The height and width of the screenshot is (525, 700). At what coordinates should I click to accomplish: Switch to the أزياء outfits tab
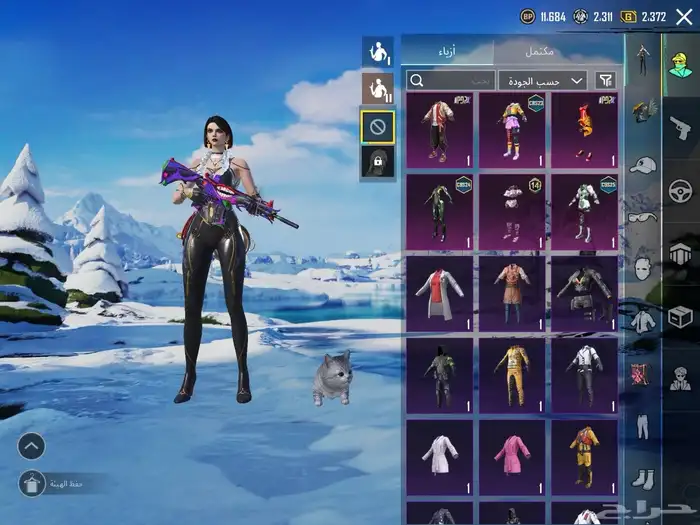(446, 51)
